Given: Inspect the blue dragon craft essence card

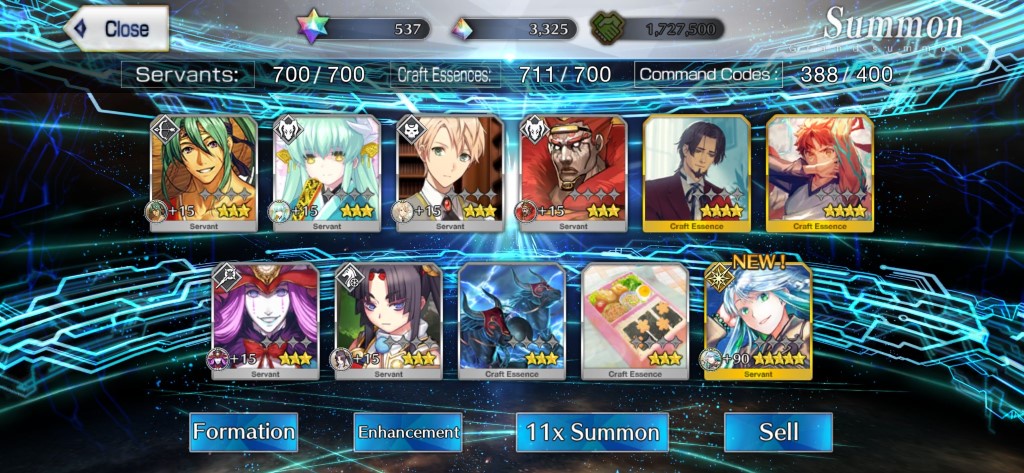Looking at the screenshot, I should pos(512,320).
